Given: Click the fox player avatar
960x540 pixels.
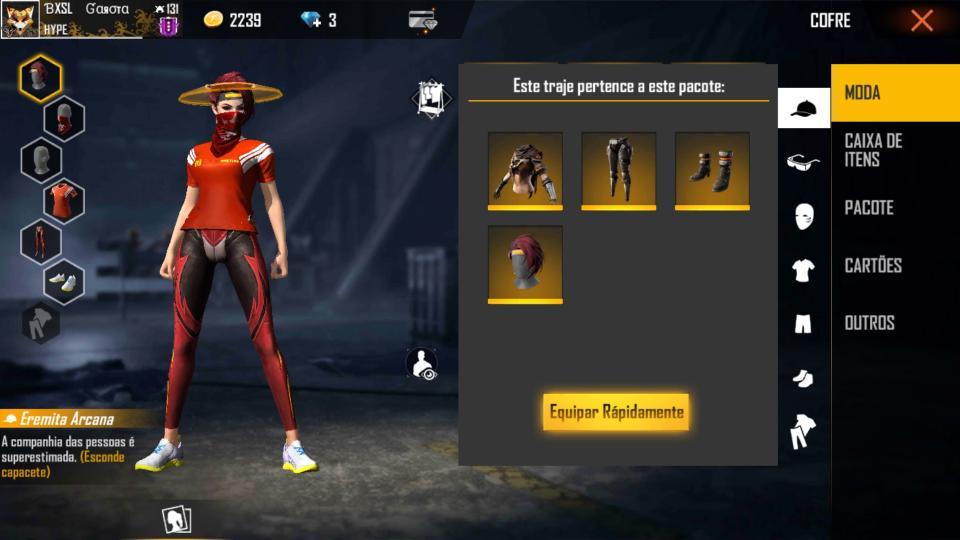Looking at the screenshot, I should (20, 19).
